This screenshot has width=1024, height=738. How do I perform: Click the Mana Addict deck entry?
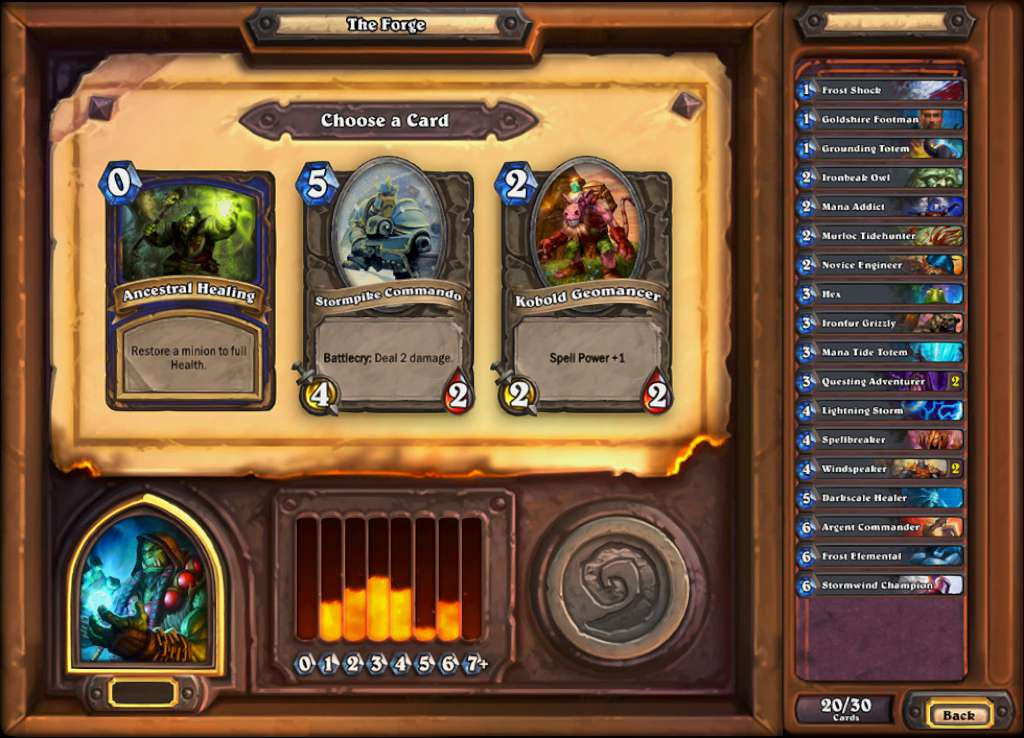click(x=880, y=206)
